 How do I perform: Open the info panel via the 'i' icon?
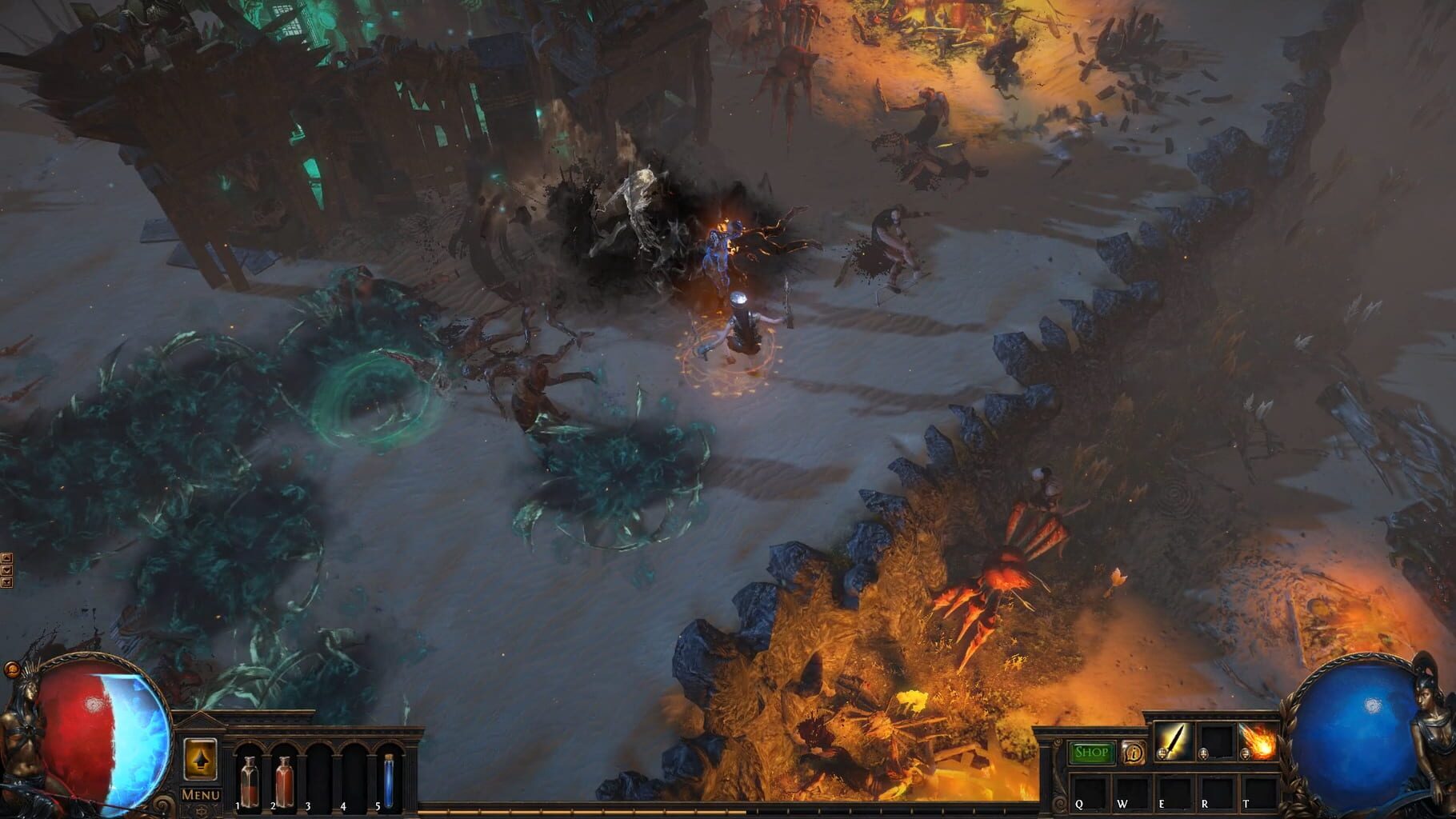coord(1134,751)
